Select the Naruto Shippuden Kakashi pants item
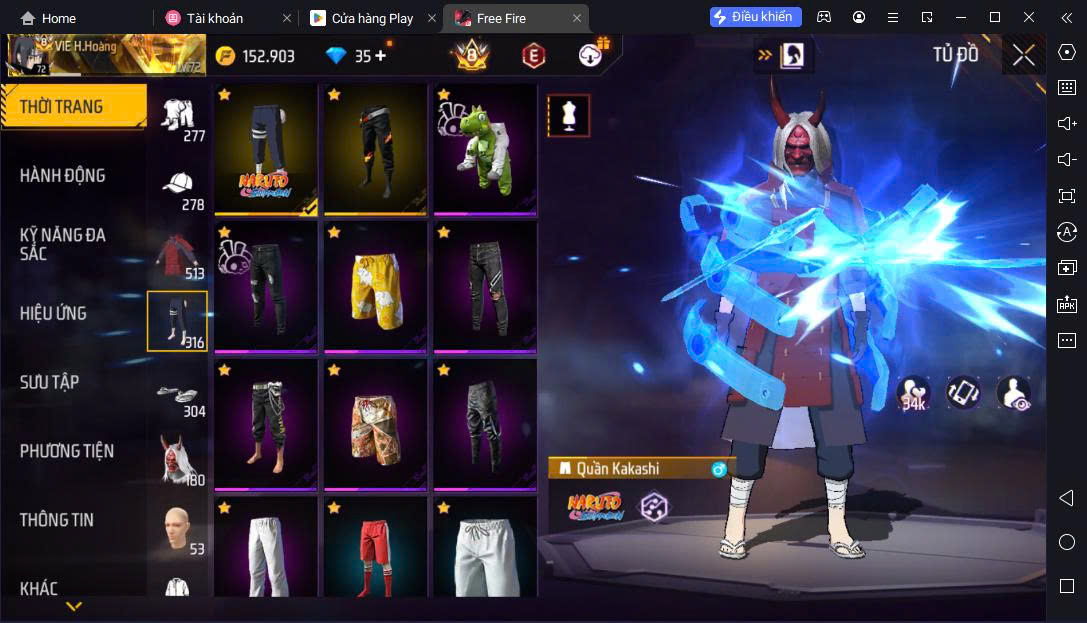This screenshot has width=1087, height=623. tap(265, 149)
